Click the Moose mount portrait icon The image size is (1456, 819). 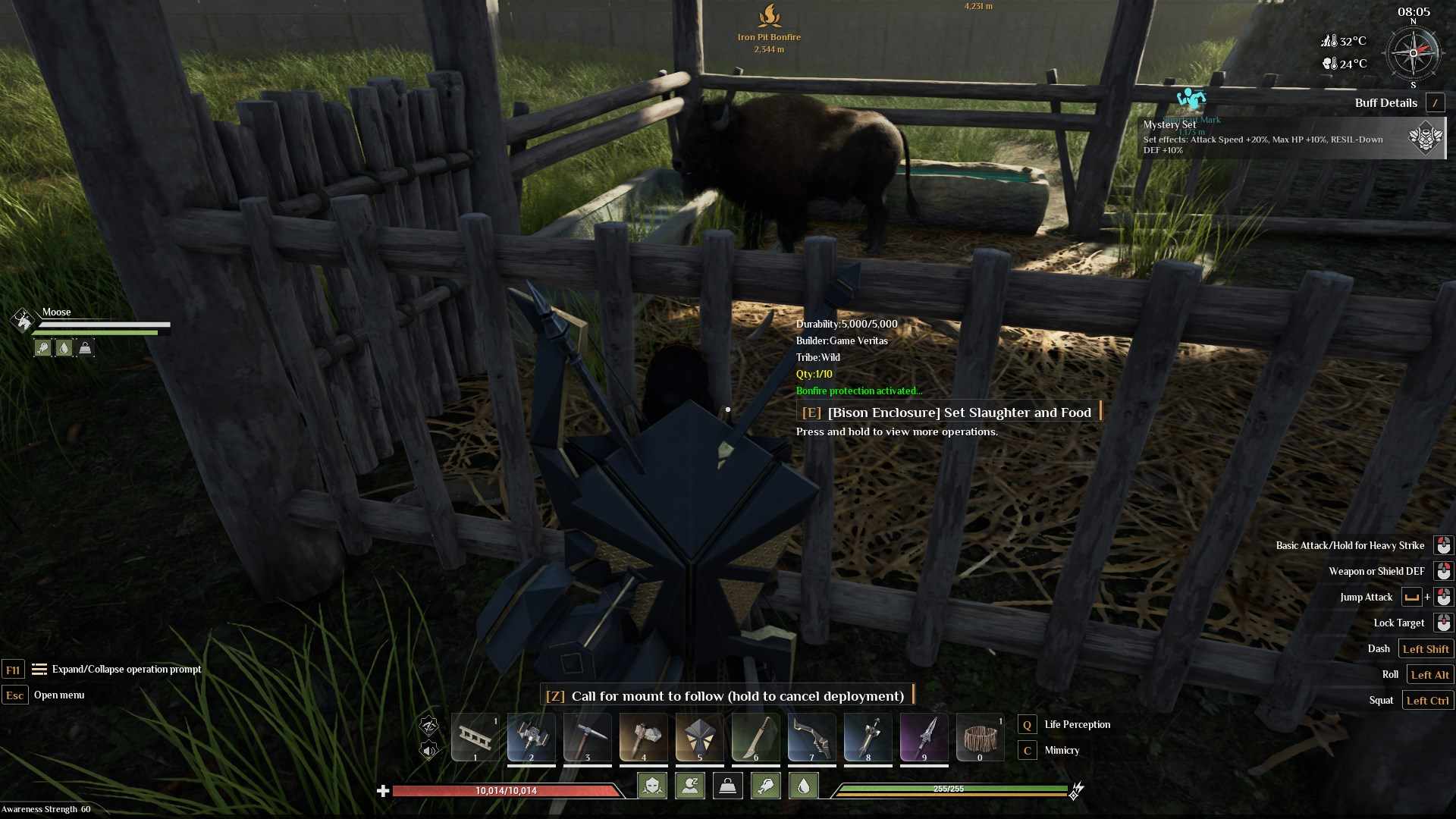click(x=23, y=320)
